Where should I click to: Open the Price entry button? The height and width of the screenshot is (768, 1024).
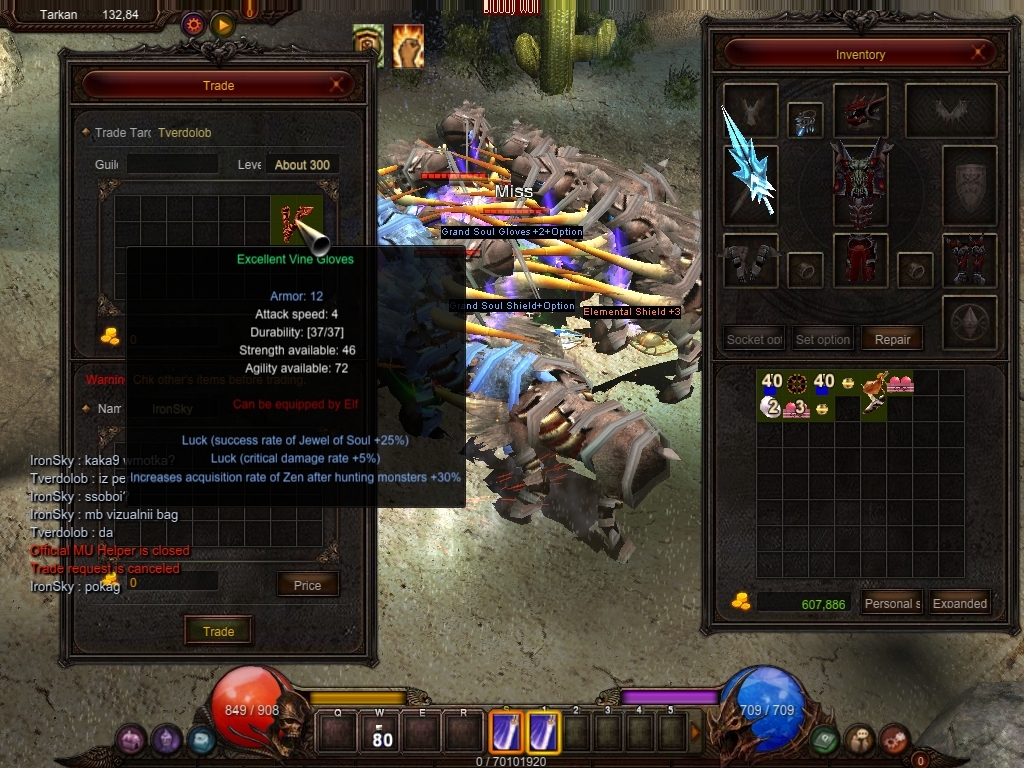307,585
